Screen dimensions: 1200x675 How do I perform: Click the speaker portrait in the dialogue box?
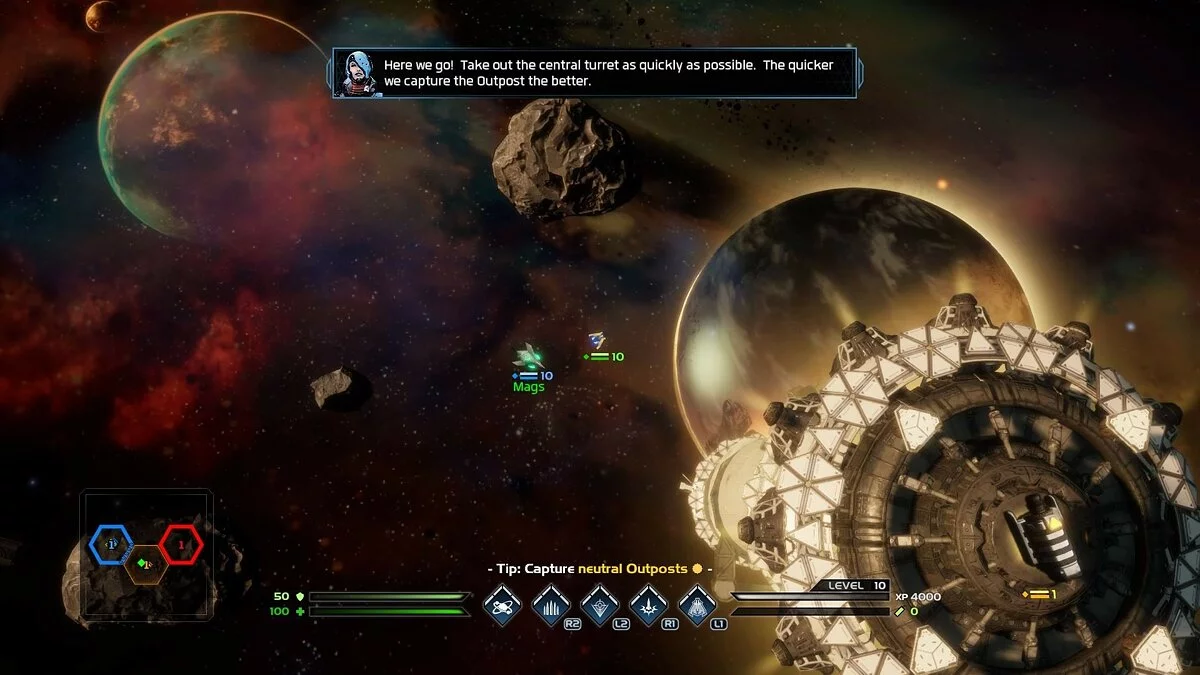pos(356,73)
